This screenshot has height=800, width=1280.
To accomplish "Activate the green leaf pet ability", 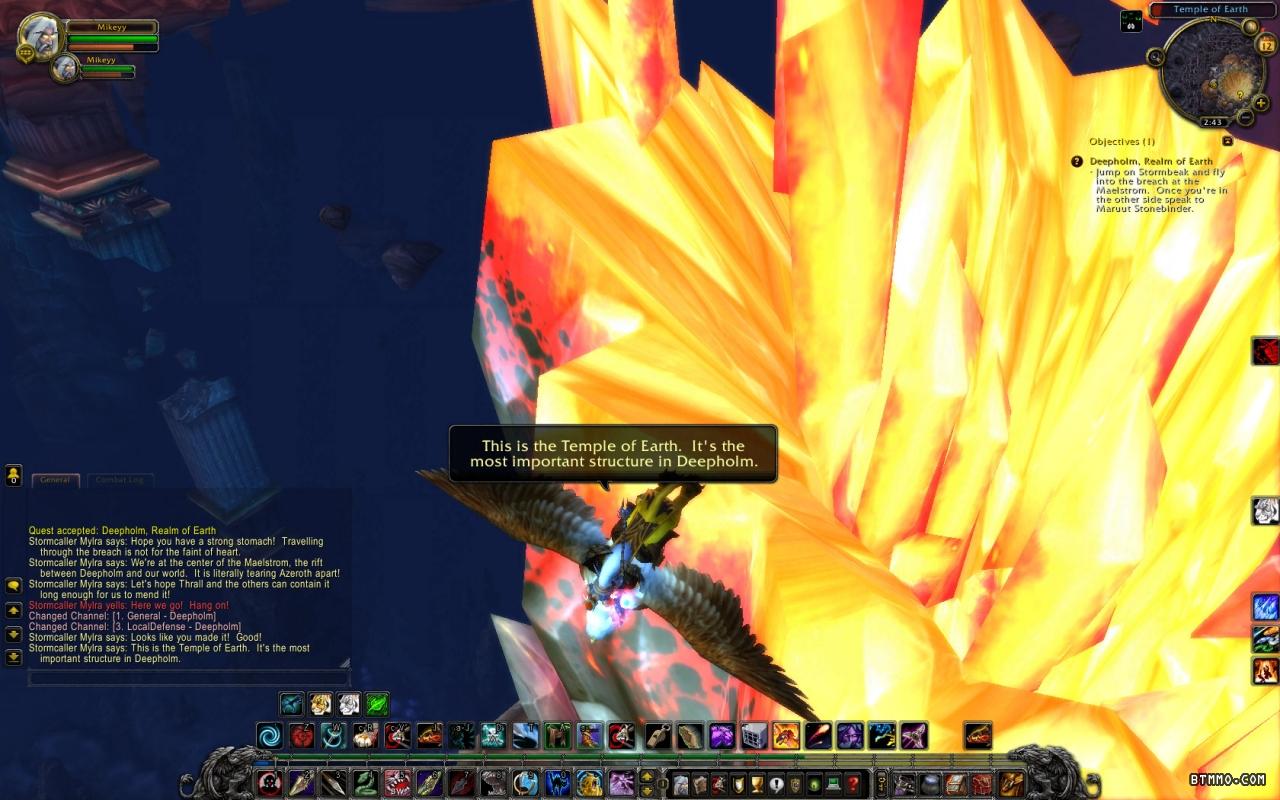I will click(x=377, y=704).
